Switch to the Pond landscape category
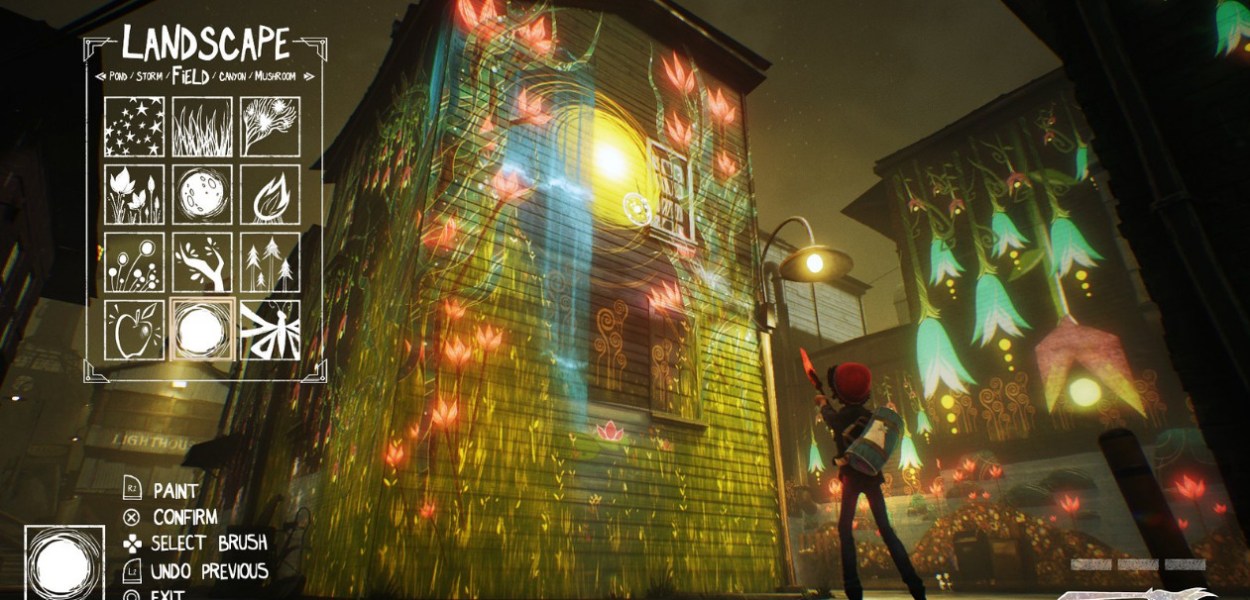The width and height of the screenshot is (1250, 600). 118,77
